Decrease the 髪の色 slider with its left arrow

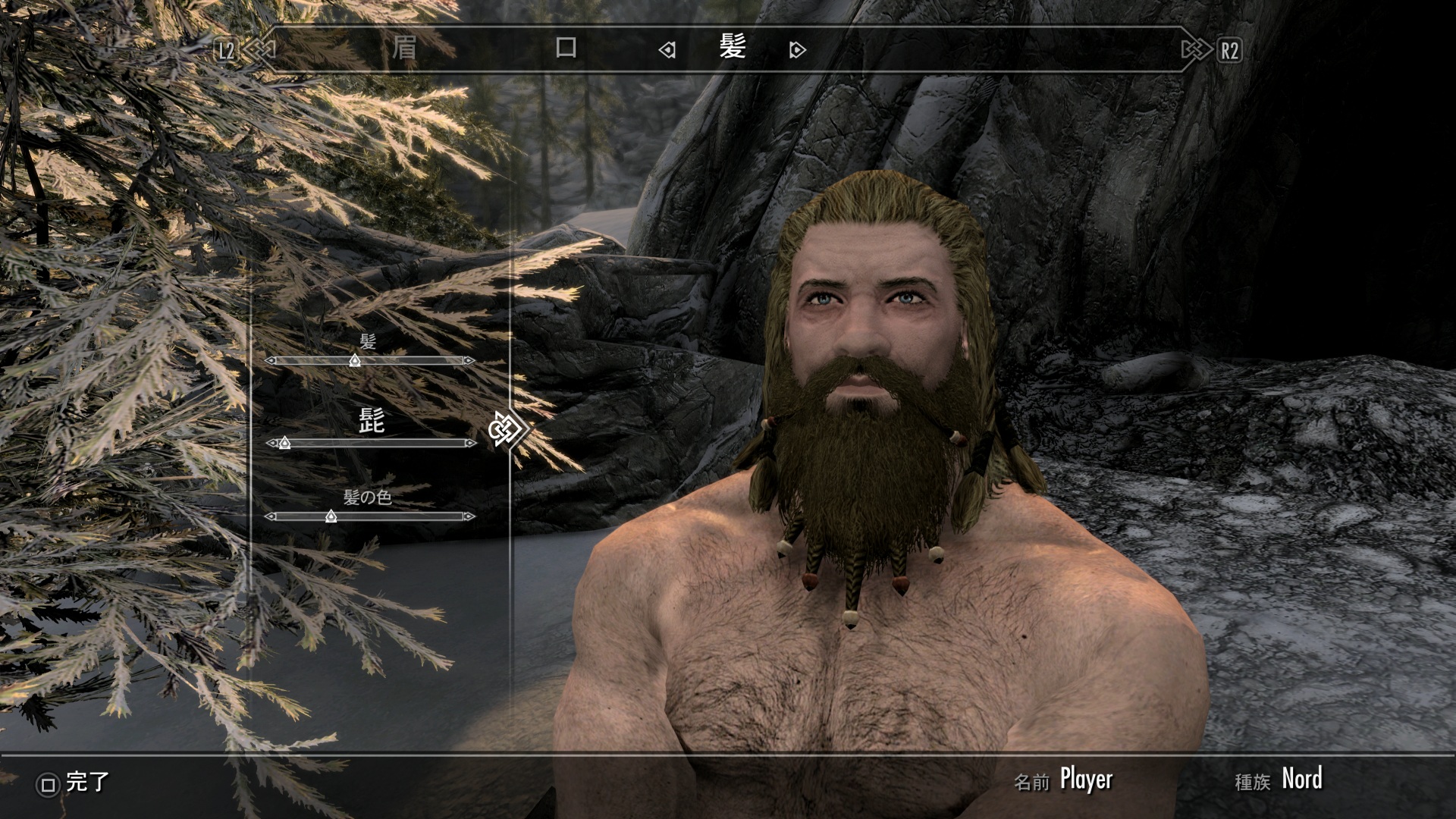tap(271, 516)
